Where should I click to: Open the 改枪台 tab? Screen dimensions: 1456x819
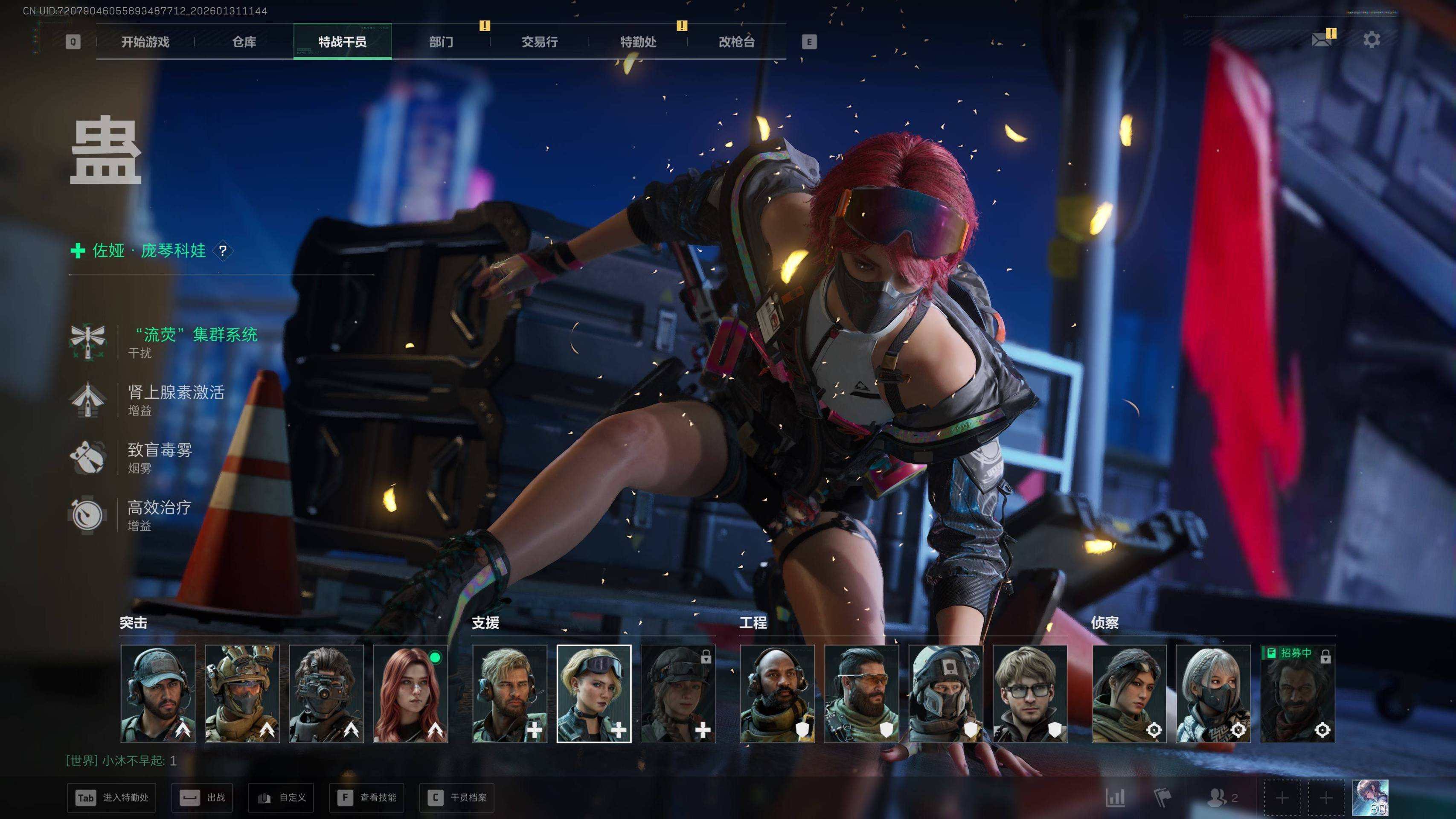[x=736, y=42]
